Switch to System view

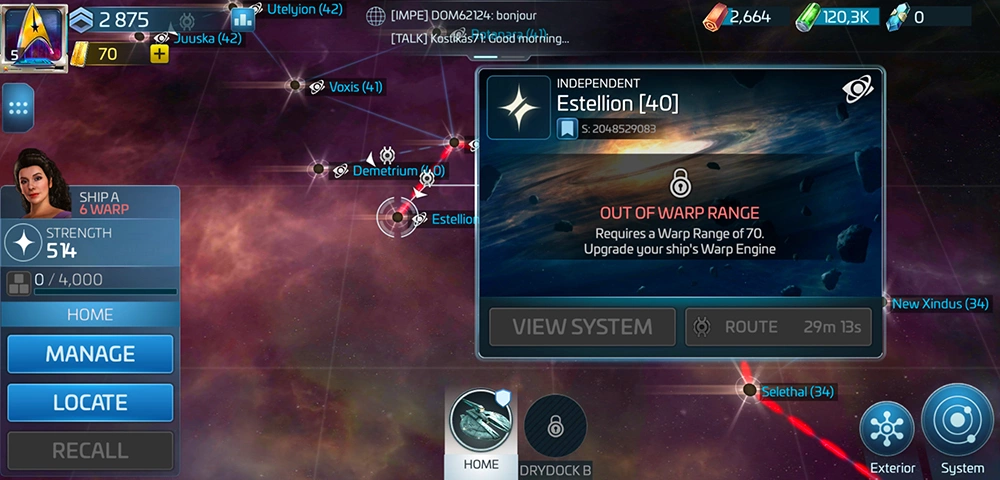point(958,429)
